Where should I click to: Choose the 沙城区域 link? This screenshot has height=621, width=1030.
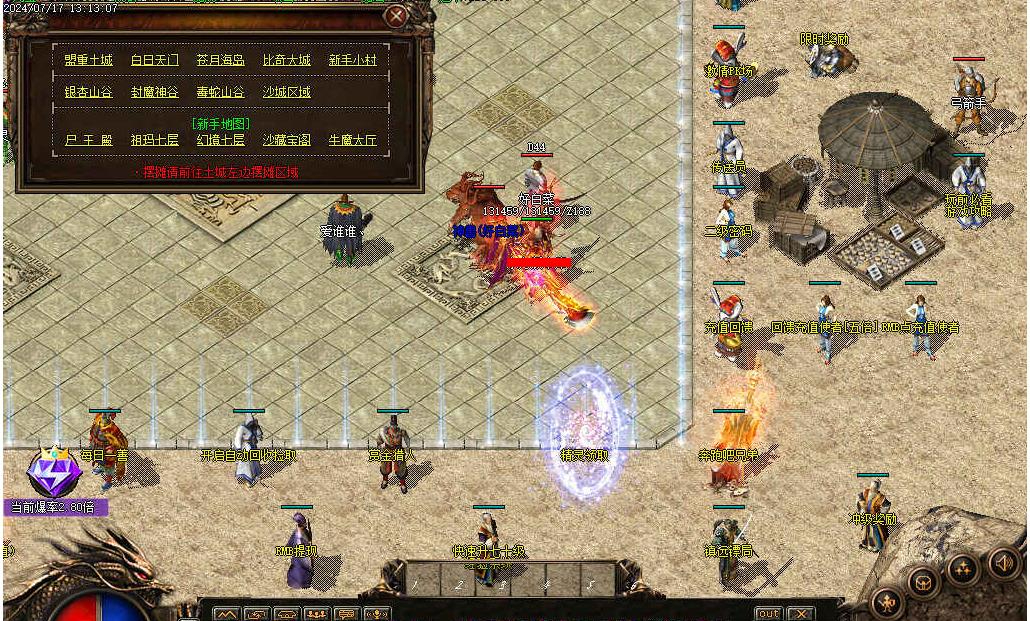point(287,92)
